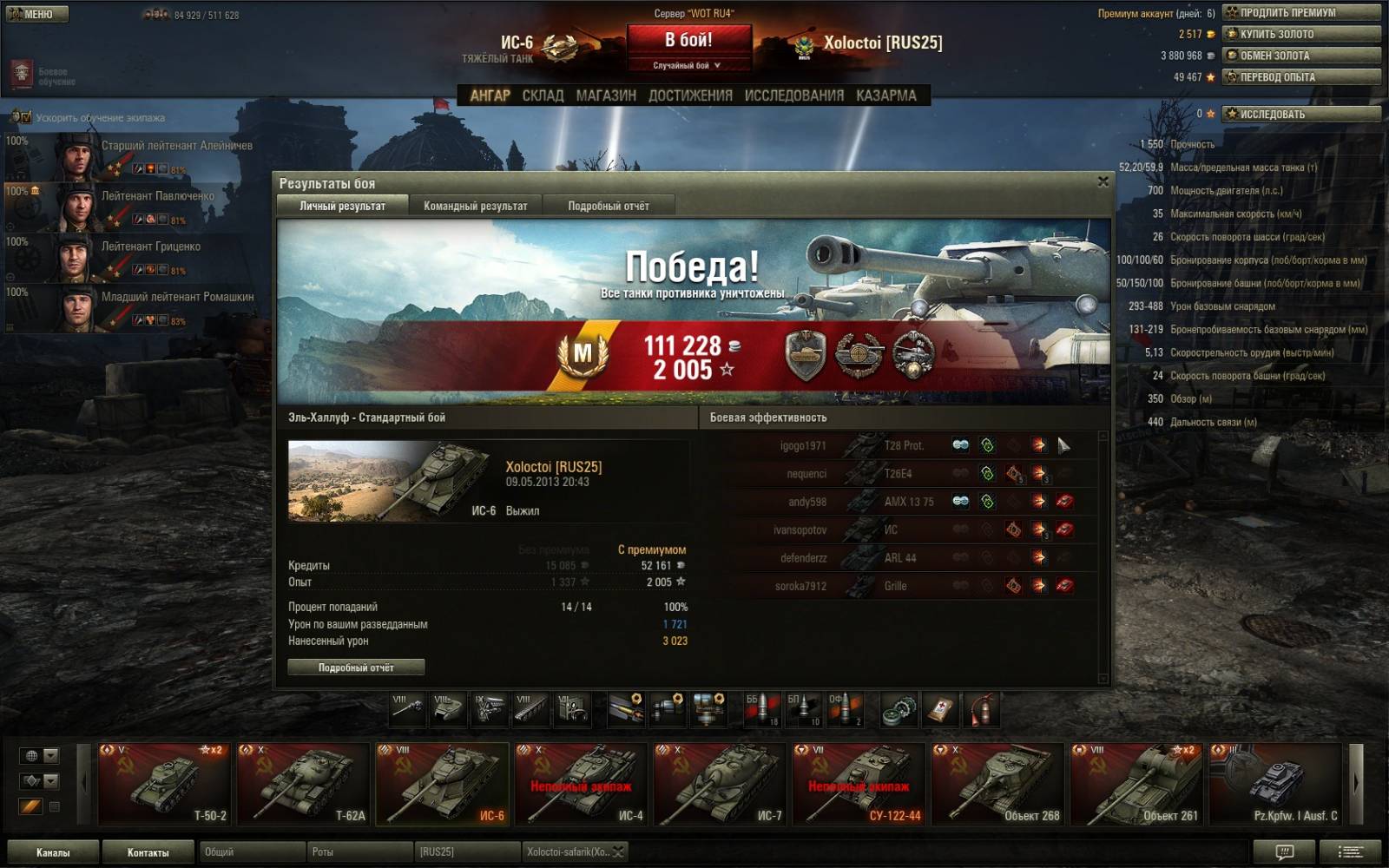Switch to the СКЛАД section
This screenshot has height=868, width=1389.
point(543,95)
